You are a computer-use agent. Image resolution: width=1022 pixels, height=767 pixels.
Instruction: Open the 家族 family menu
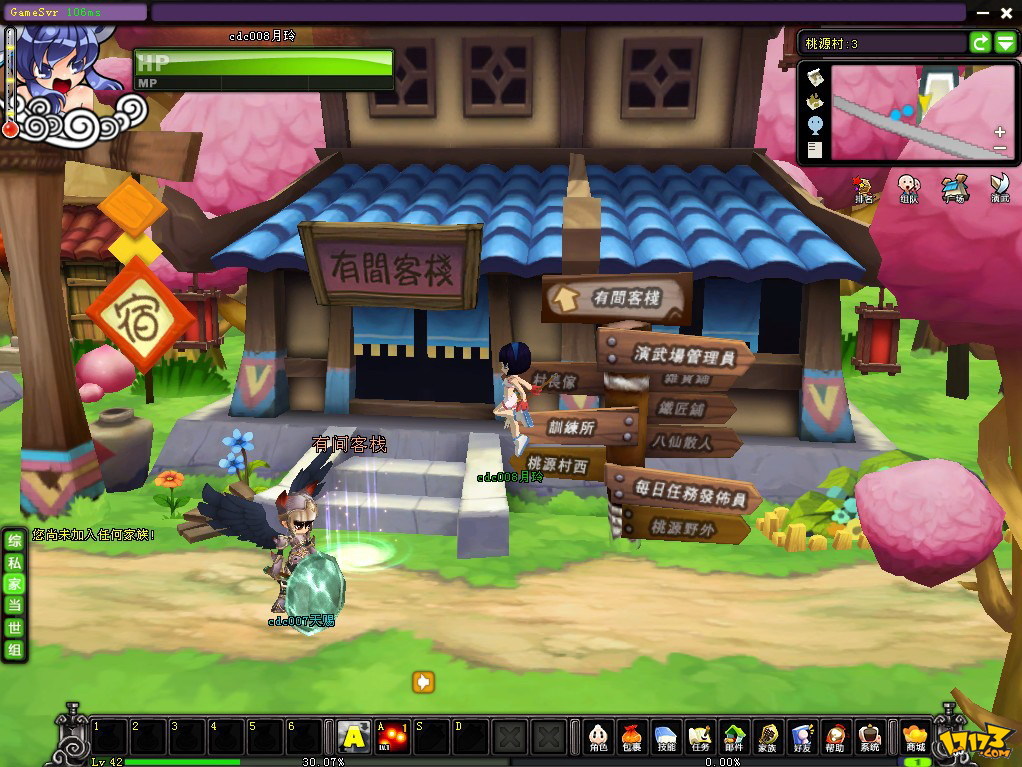pyautogui.click(x=767, y=737)
